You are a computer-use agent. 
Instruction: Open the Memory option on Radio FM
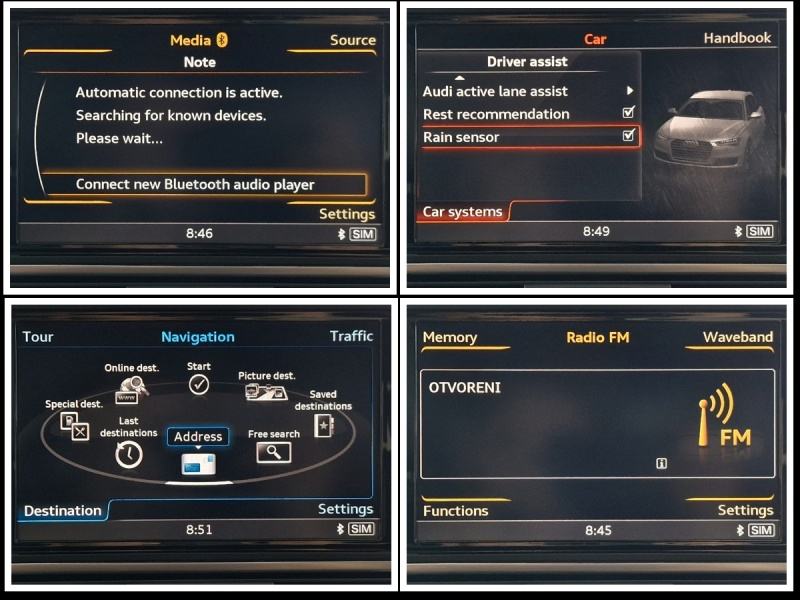pos(450,337)
